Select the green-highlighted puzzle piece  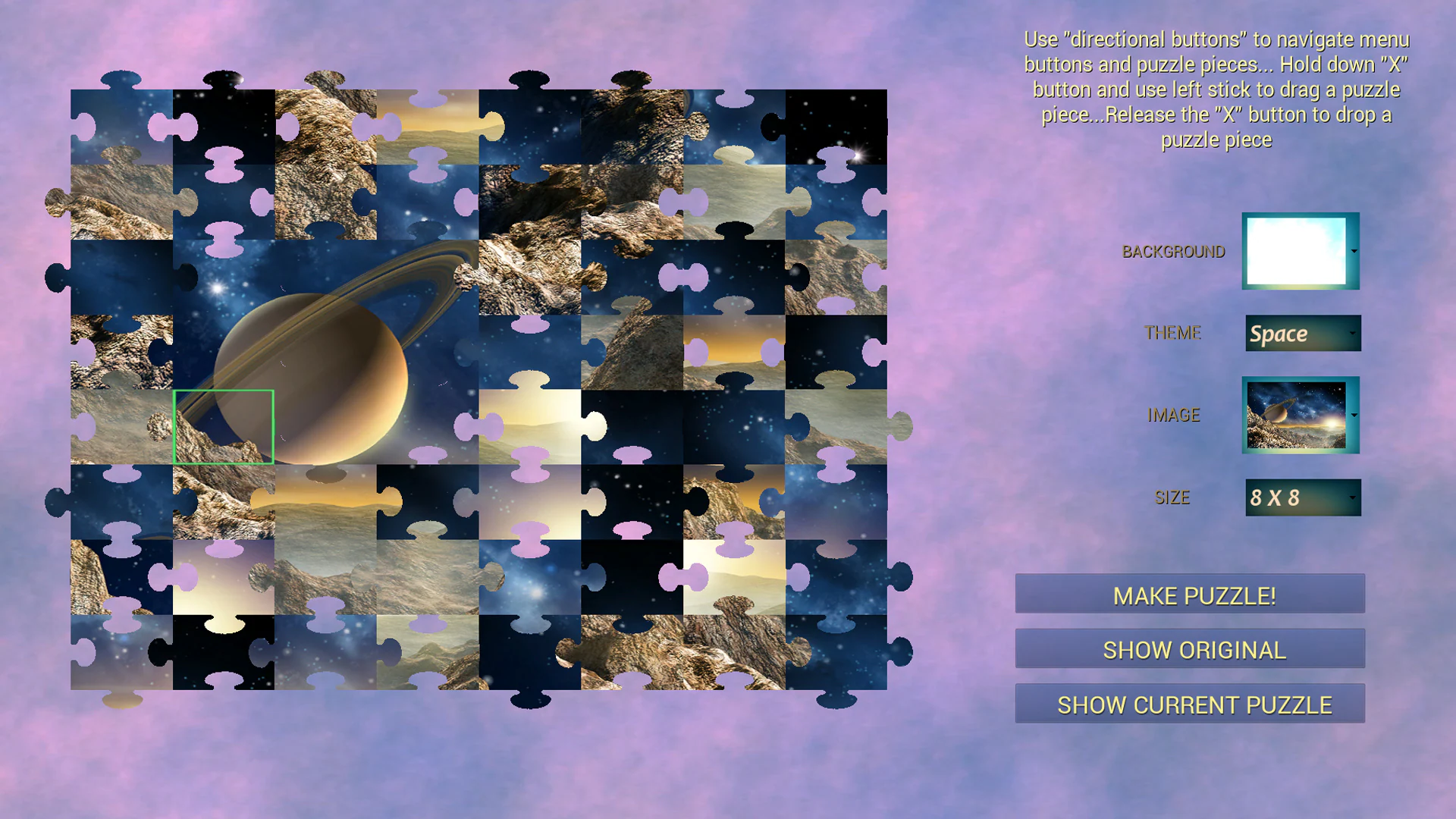point(224,426)
